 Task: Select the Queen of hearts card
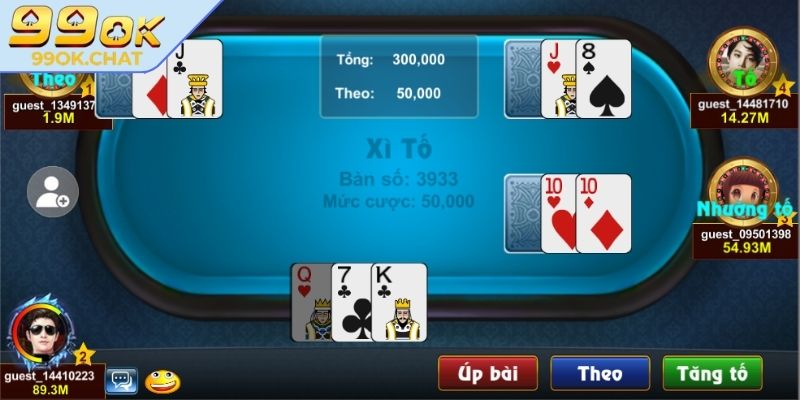coord(309,301)
